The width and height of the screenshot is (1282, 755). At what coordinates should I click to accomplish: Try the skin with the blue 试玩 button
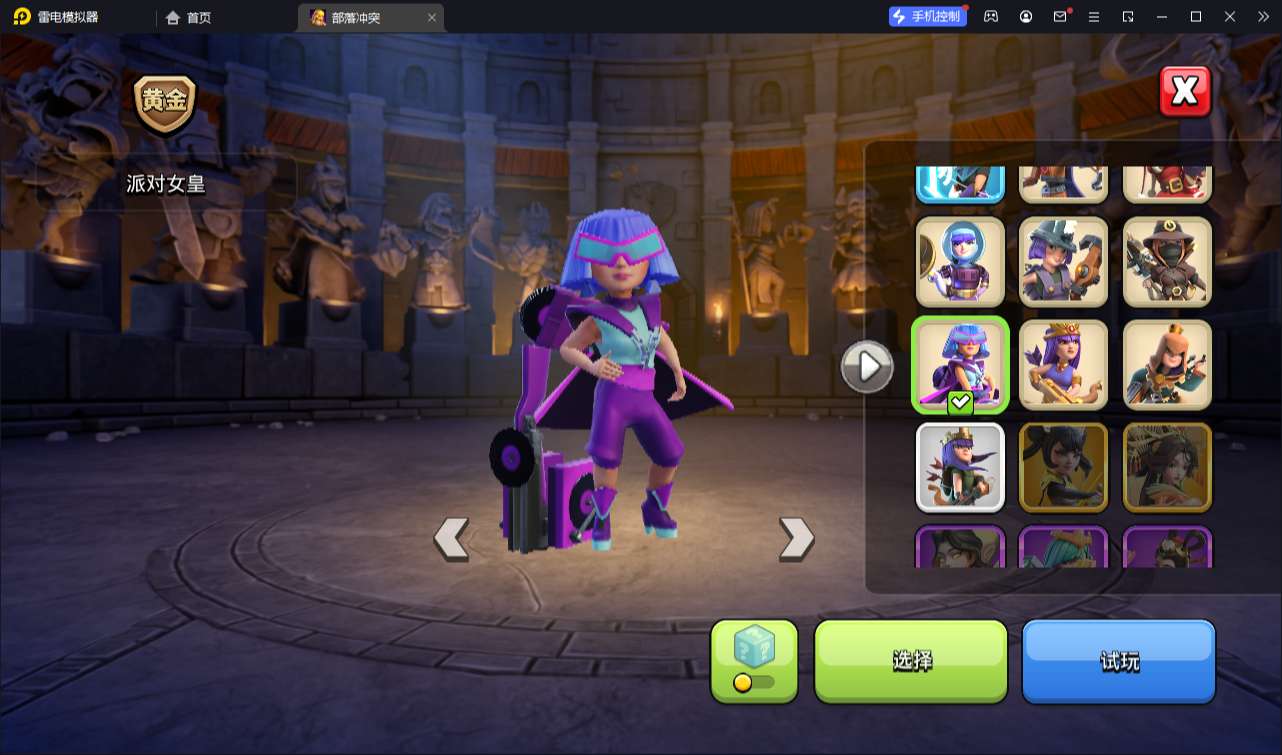pos(1118,661)
